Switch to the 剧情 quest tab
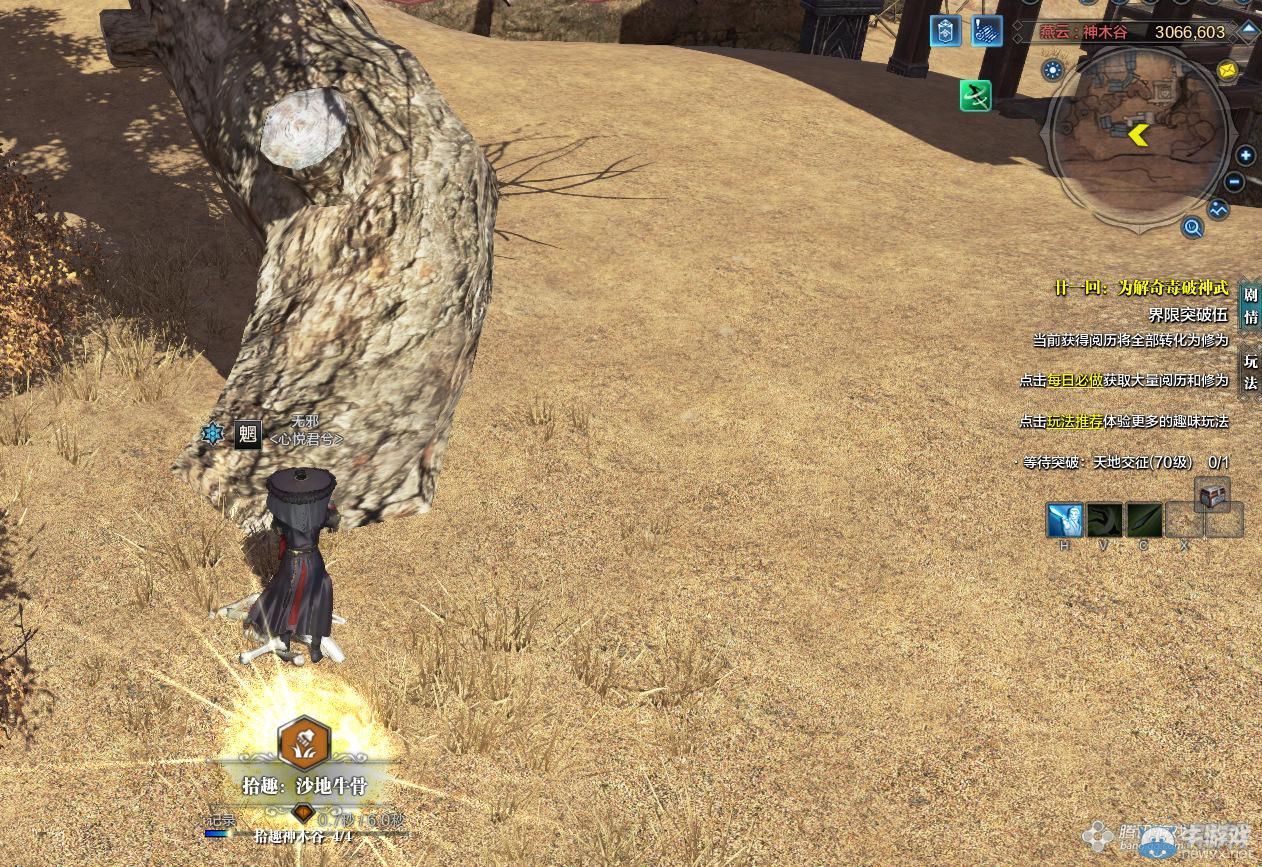This screenshot has width=1262, height=867. click(x=1250, y=306)
